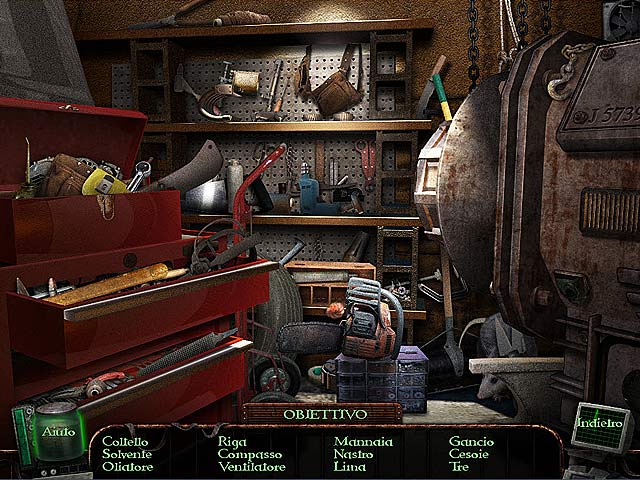The image size is (640, 480).
Task: Pick Cesoie in the item list
Action: 469,454
